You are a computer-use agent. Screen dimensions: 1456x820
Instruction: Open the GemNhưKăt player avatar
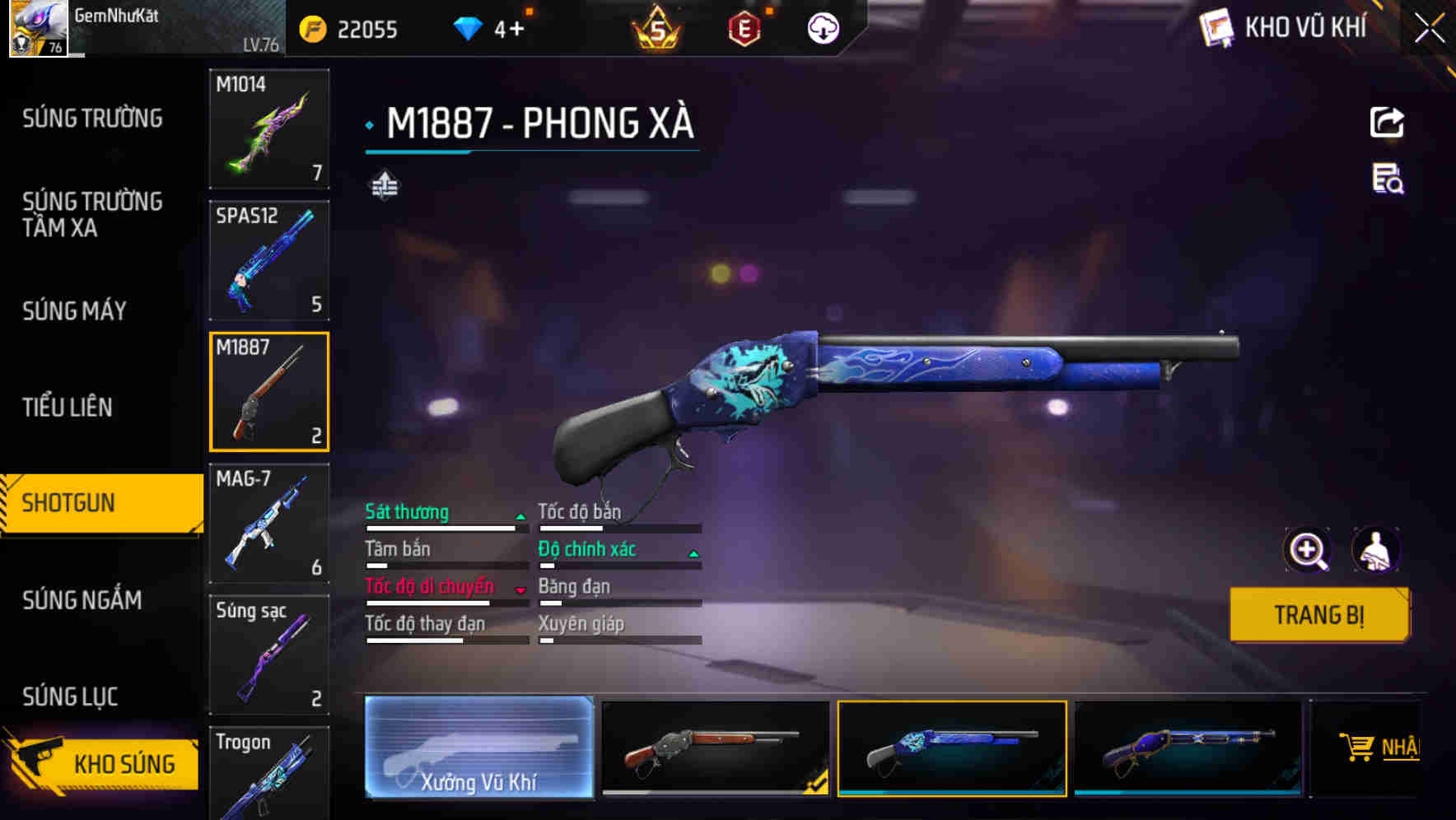pyautogui.click(x=36, y=27)
